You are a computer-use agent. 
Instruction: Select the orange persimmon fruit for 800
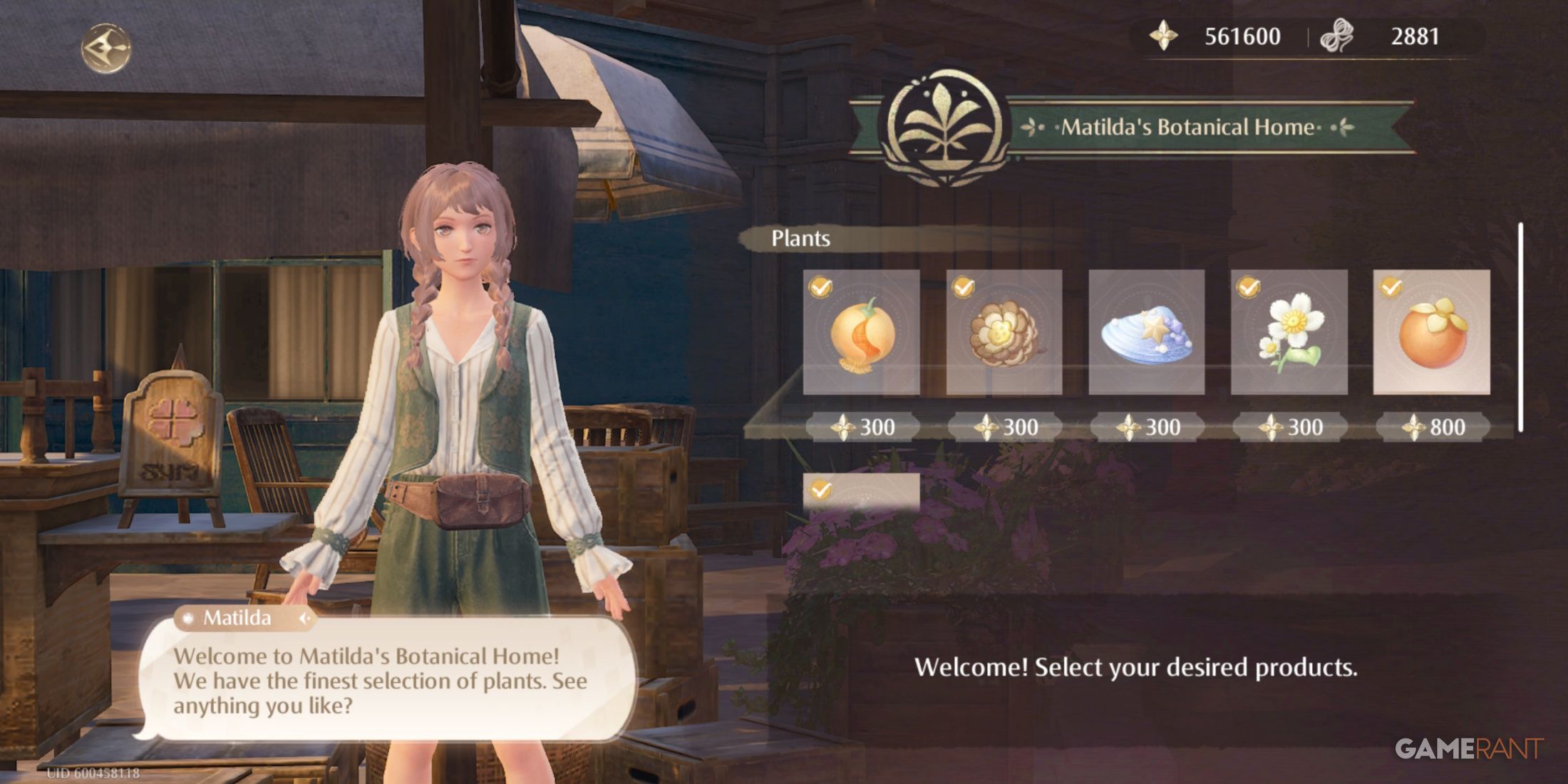click(x=1431, y=332)
